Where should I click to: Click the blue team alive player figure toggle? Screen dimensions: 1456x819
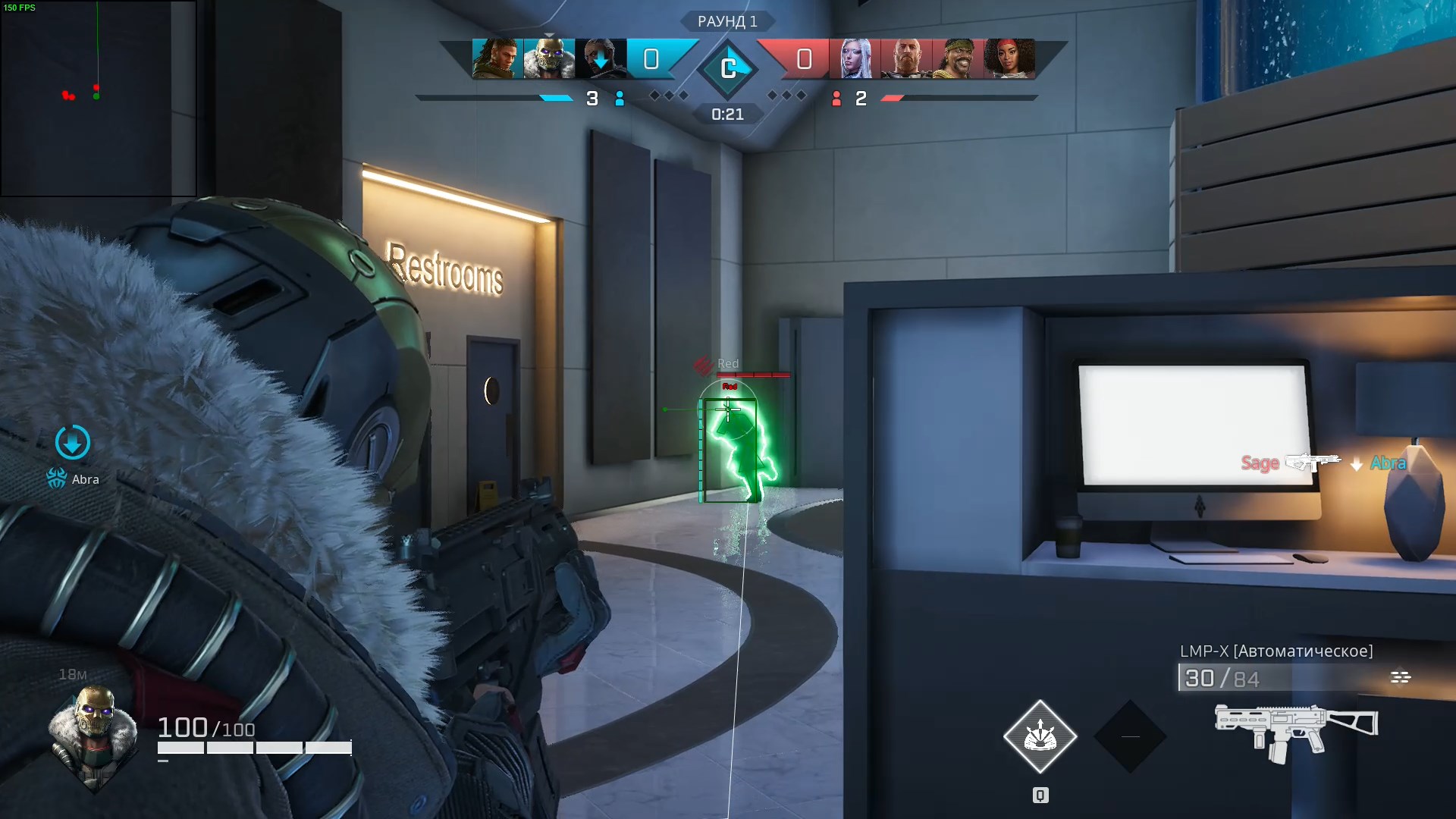coord(620,98)
